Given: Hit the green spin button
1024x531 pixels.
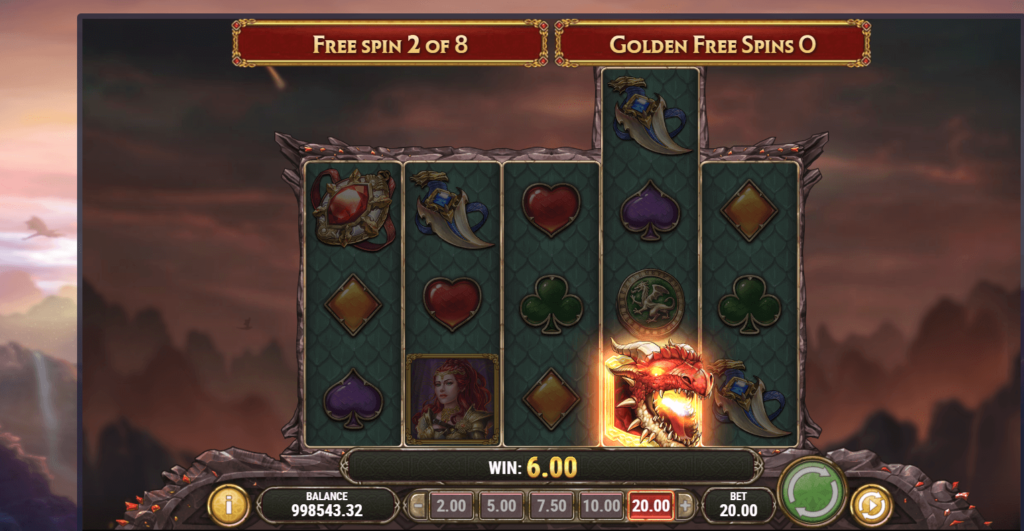Looking at the screenshot, I should [x=811, y=491].
